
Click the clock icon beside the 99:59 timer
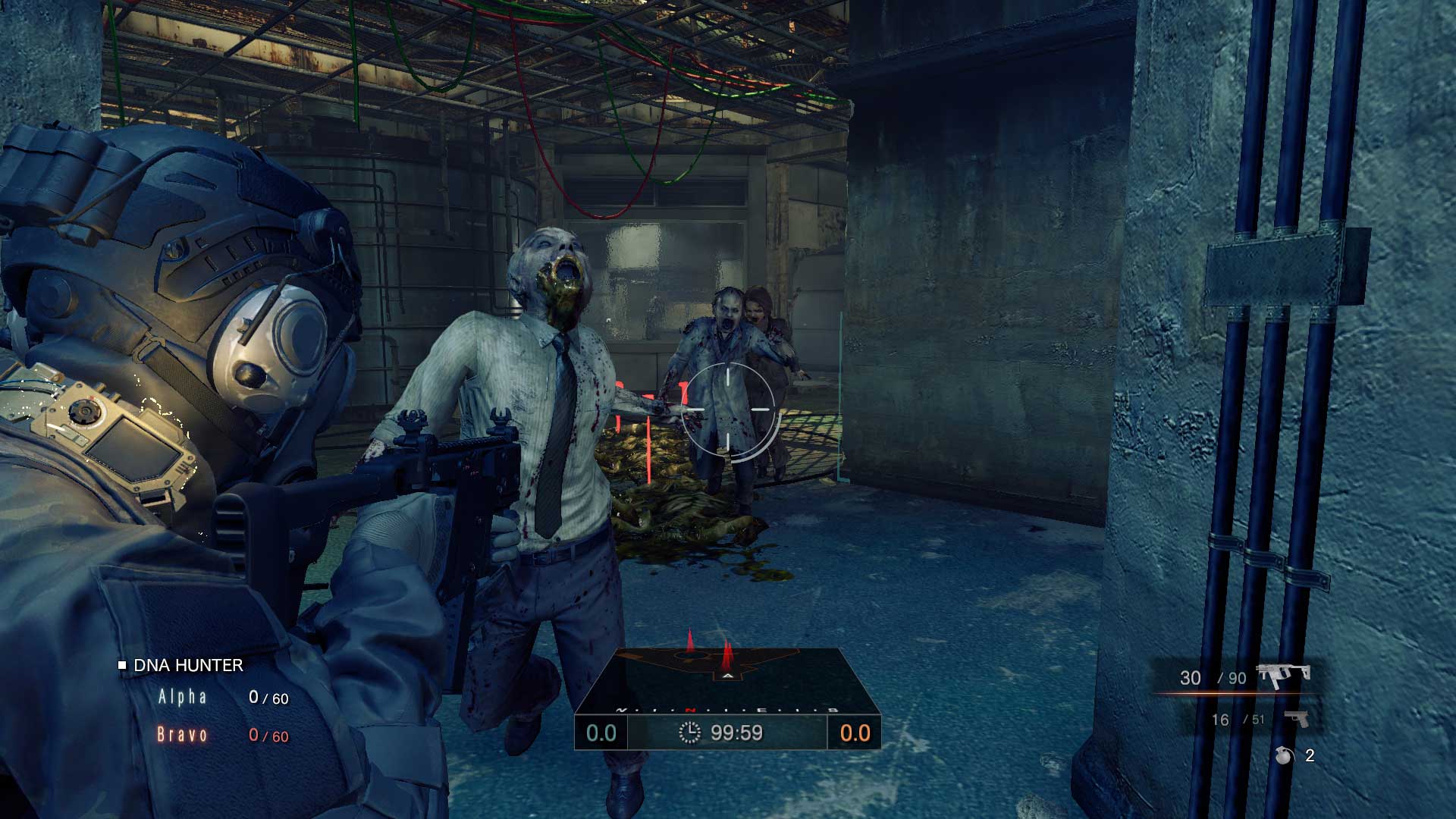[x=689, y=733]
